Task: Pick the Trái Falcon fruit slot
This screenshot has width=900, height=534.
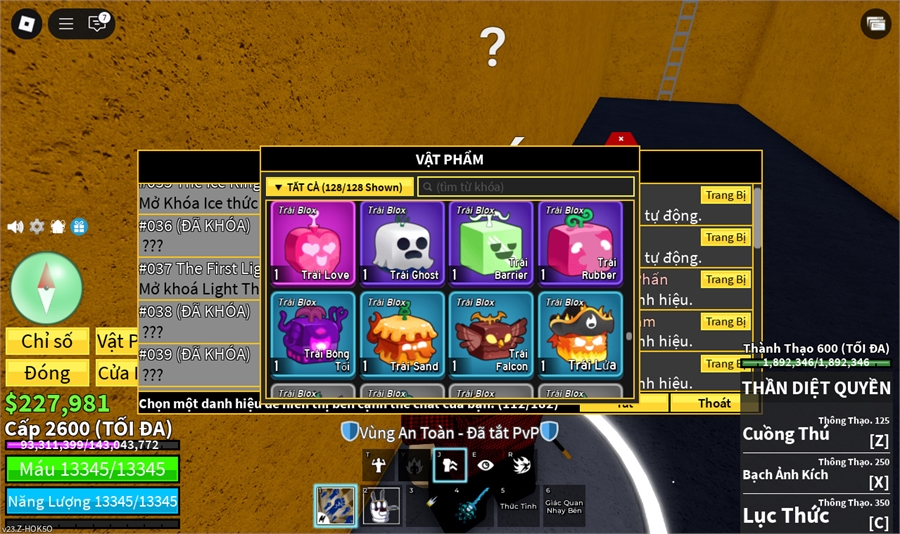Action: pyautogui.click(x=490, y=334)
